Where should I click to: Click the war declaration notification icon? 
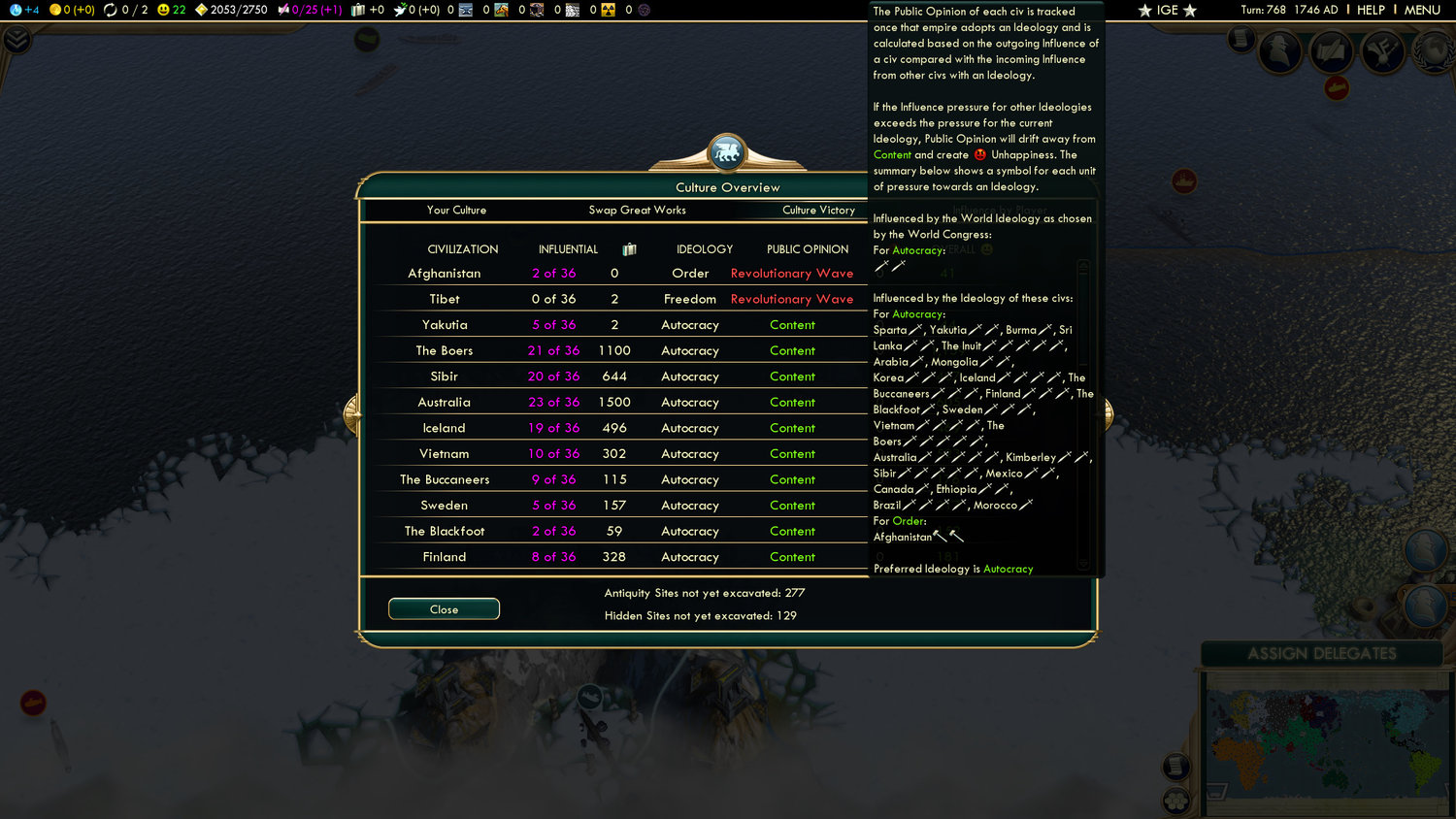tap(1382, 52)
